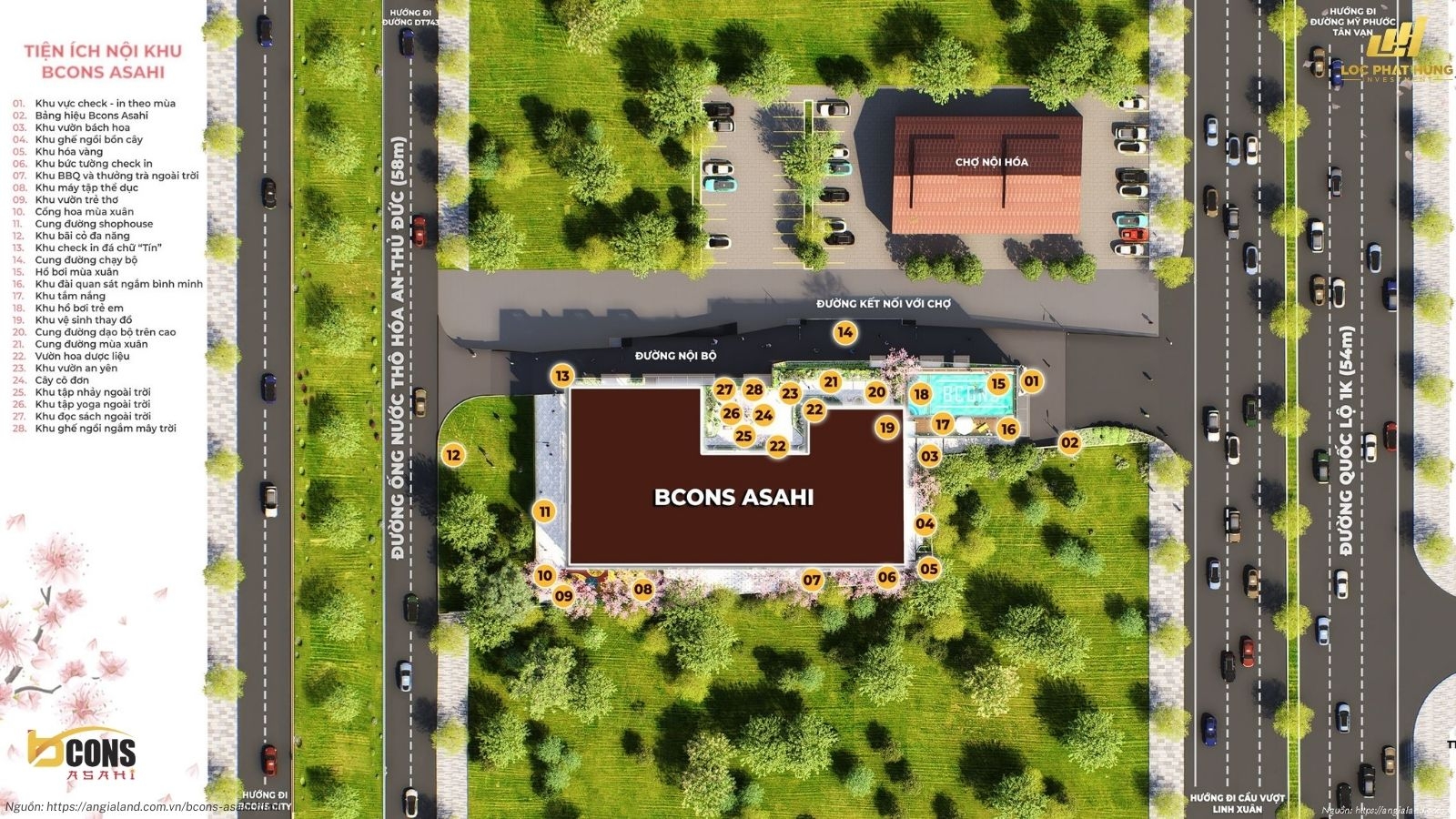Viewport: 1456px width, 819px height.
Task: Select marker 01 beside the pool
Action: coord(1031,380)
